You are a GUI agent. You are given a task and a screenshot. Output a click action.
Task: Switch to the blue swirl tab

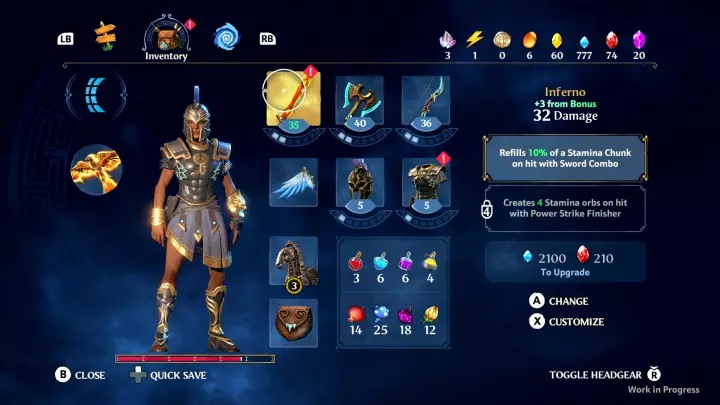point(226,38)
